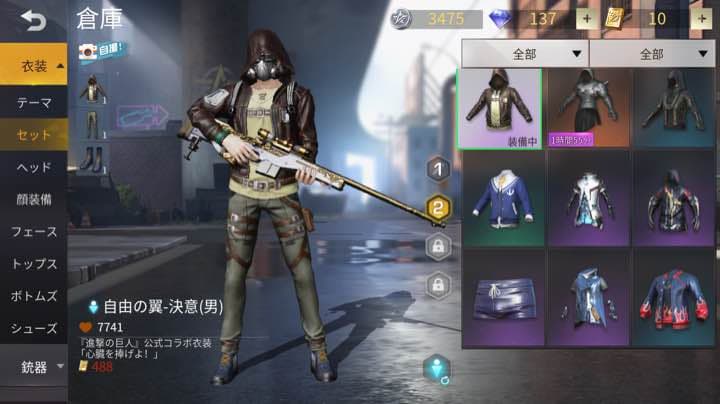Choose the 顔装備 category

(x=34, y=199)
